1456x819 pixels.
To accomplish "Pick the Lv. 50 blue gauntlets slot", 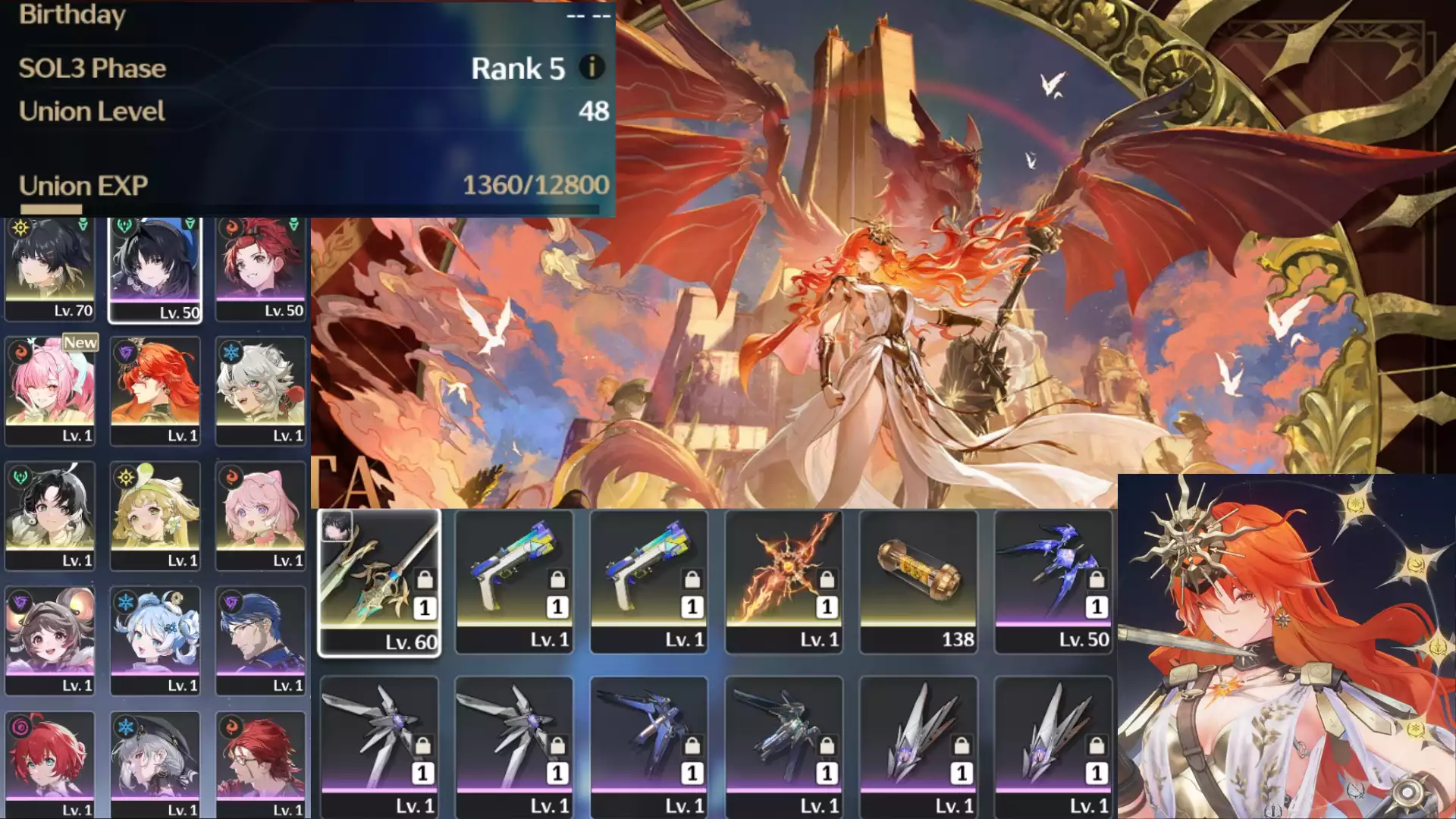I will pyautogui.click(x=1053, y=582).
